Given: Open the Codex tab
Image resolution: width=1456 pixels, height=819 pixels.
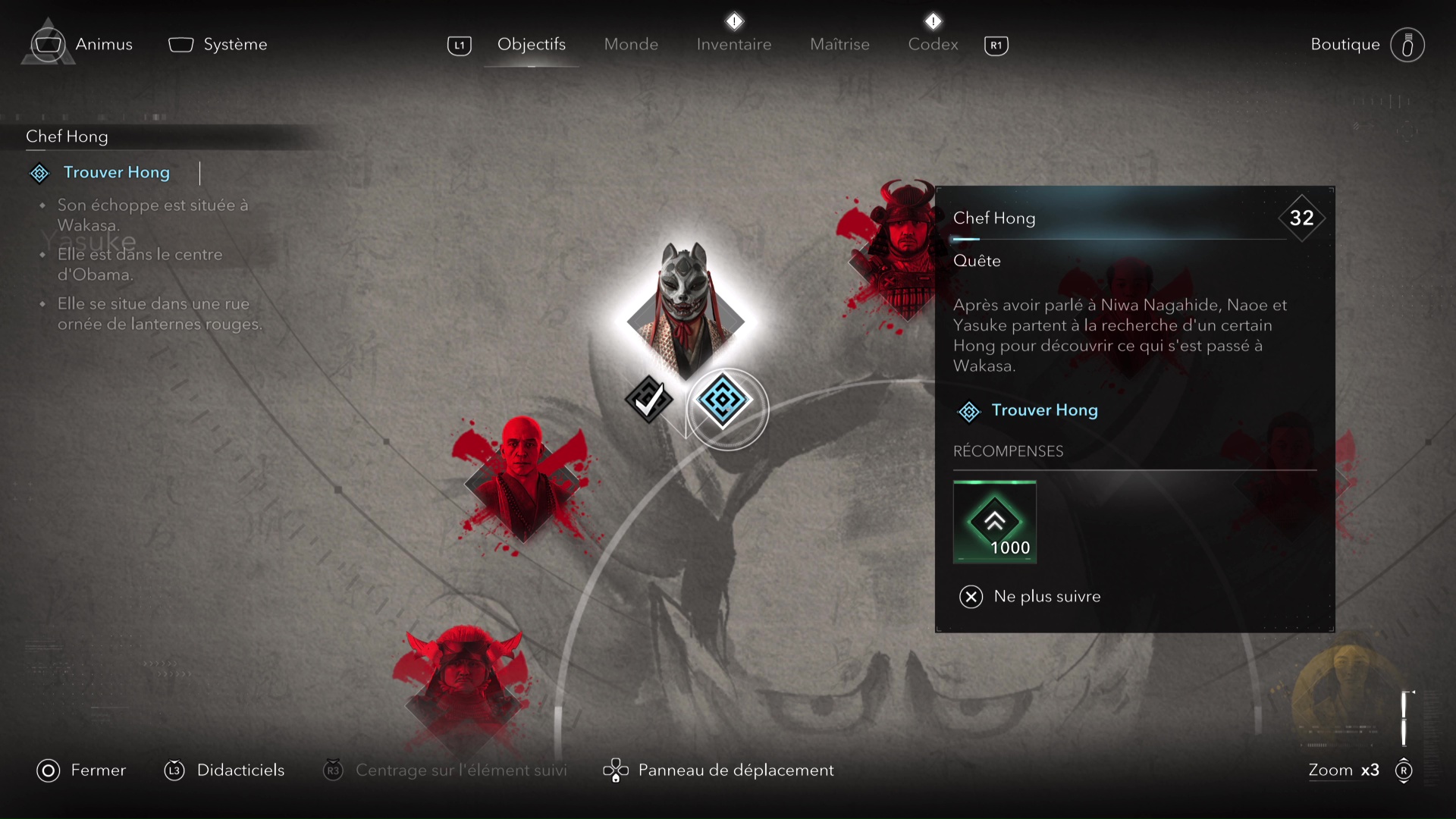Looking at the screenshot, I should (933, 44).
